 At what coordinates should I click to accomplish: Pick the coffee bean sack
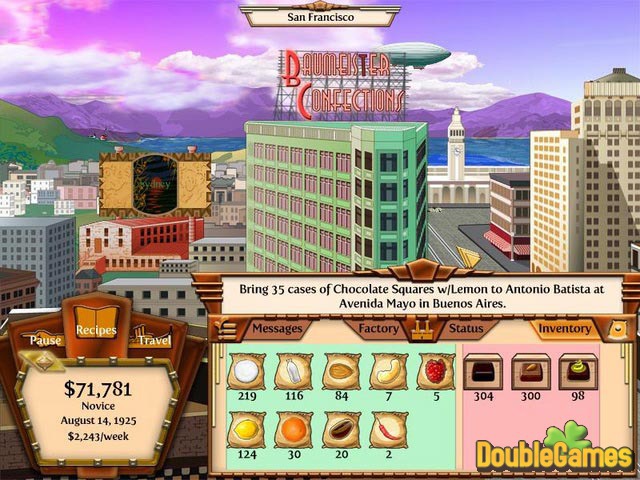click(340, 429)
